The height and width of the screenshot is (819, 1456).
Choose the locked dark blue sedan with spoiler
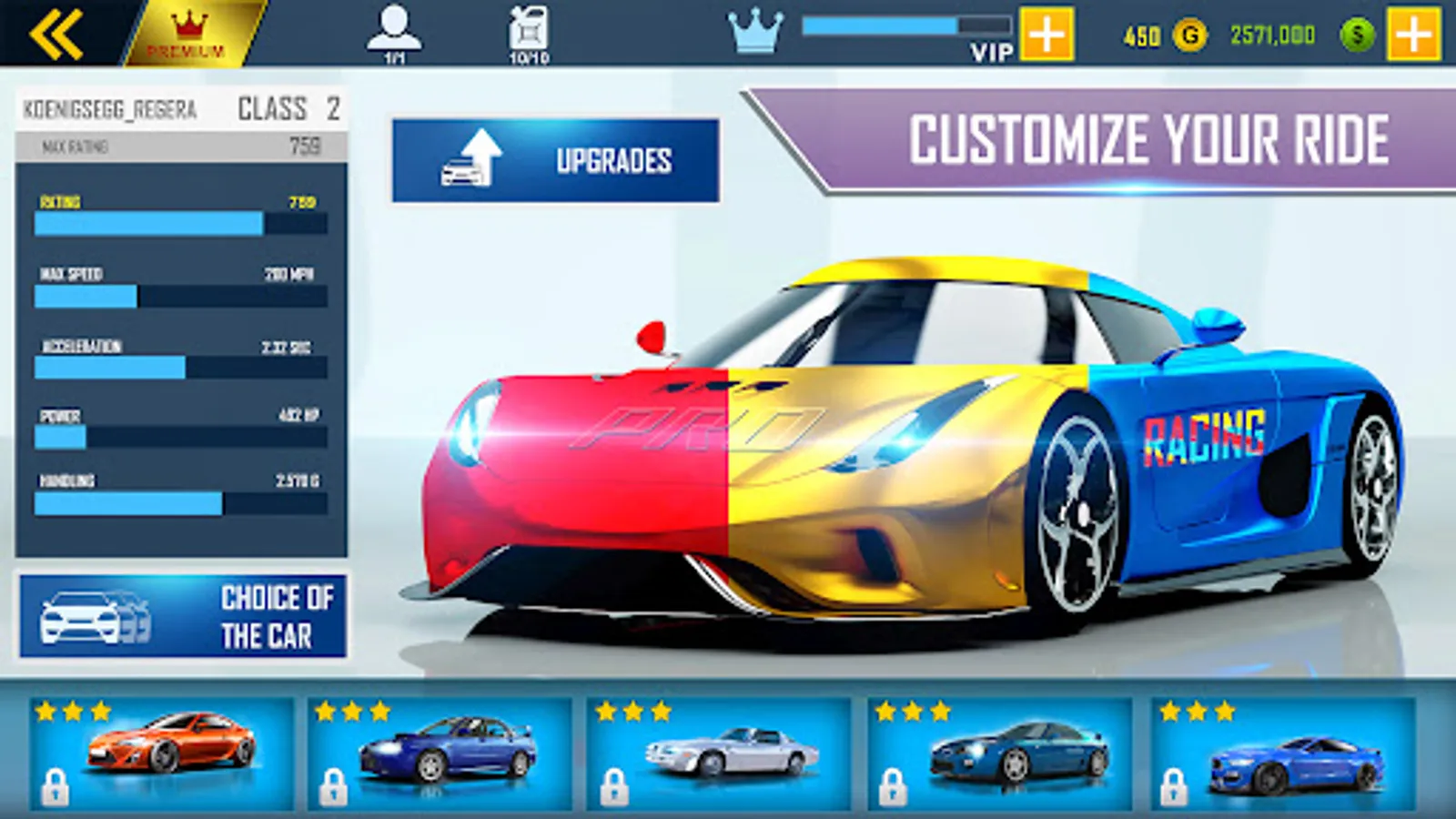click(x=440, y=753)
